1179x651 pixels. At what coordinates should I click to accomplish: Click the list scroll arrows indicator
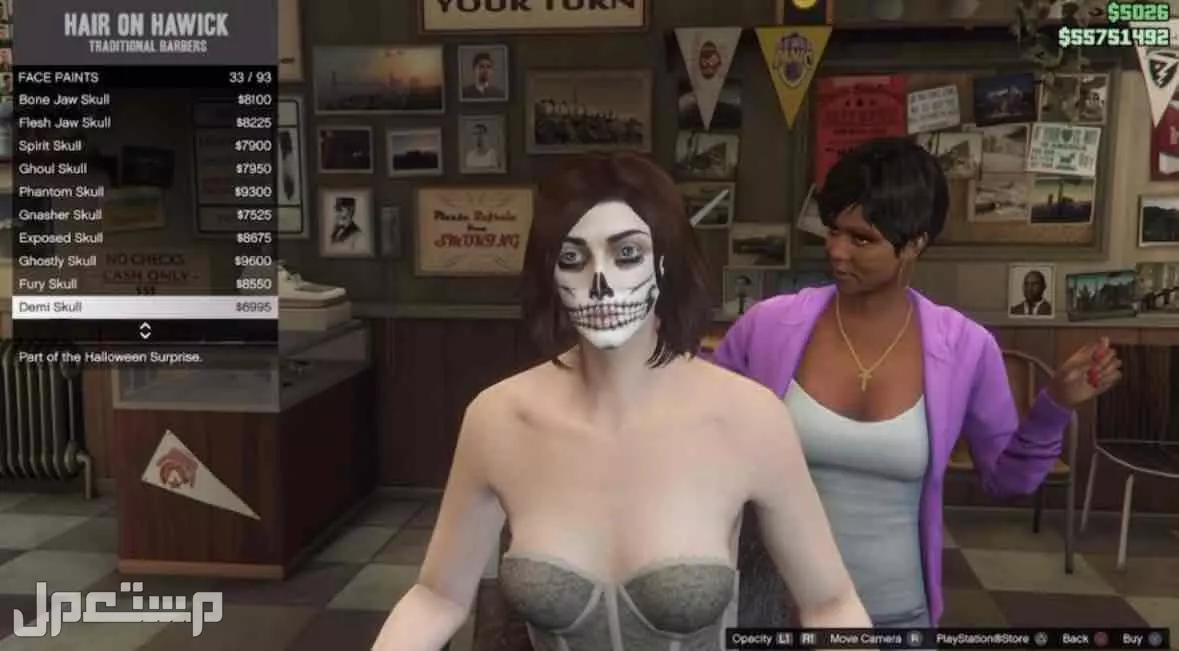point(145,331)
